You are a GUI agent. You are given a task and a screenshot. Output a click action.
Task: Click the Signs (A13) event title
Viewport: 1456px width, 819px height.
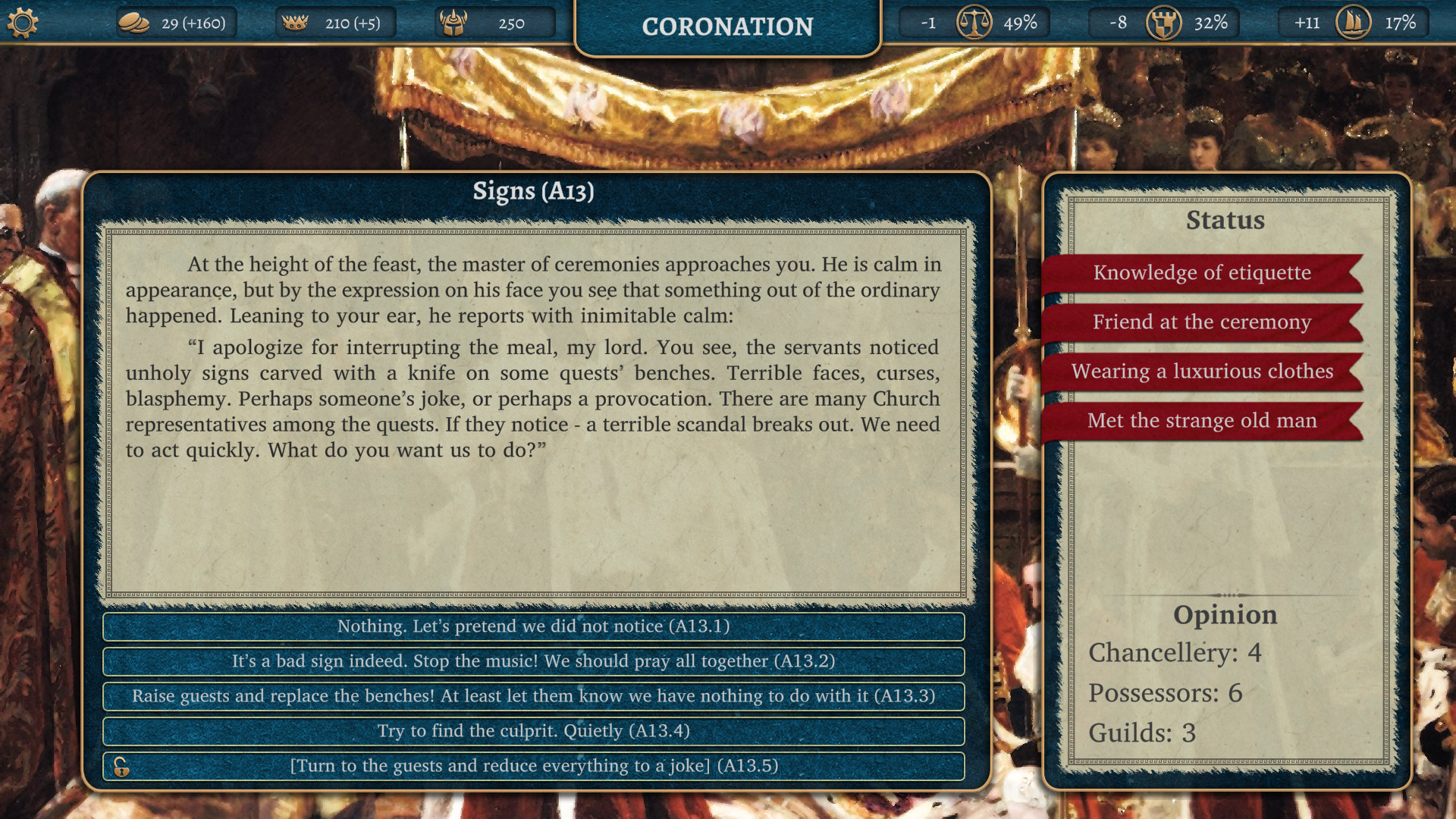tap(533, 192)
